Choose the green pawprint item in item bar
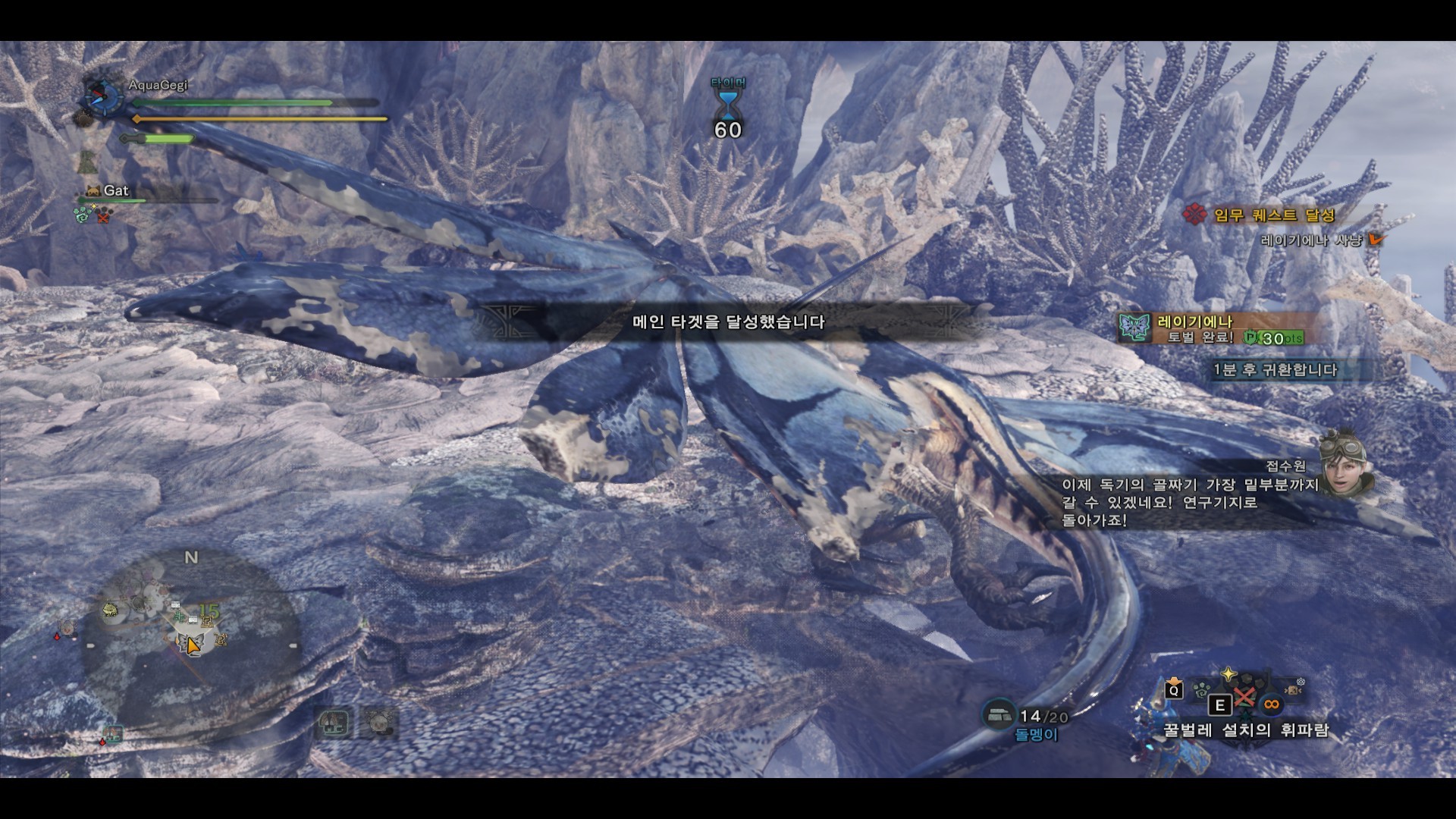1456x819 pixels. 1201,690
